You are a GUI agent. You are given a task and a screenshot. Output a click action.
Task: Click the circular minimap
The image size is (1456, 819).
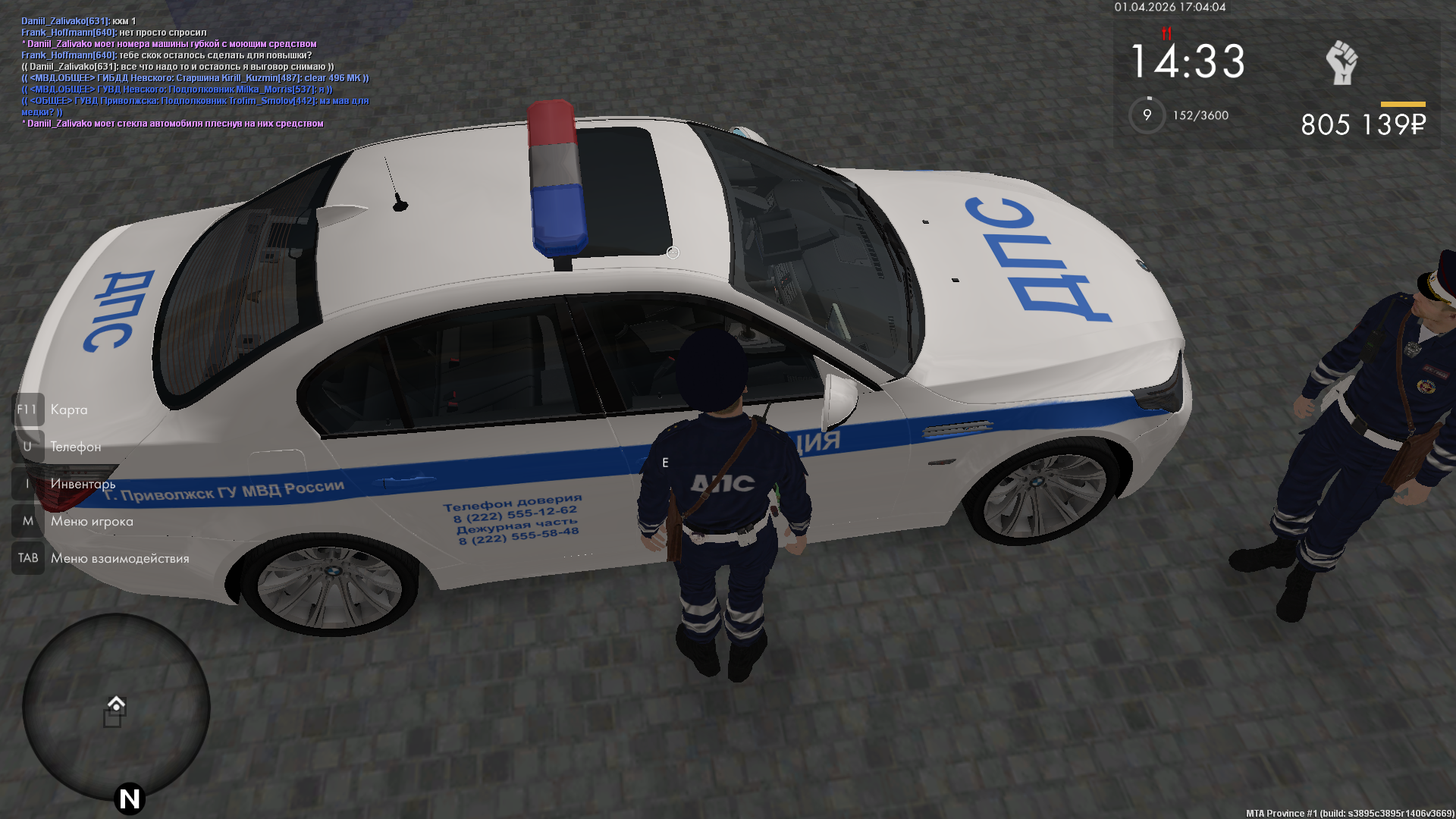coord(116,707)
